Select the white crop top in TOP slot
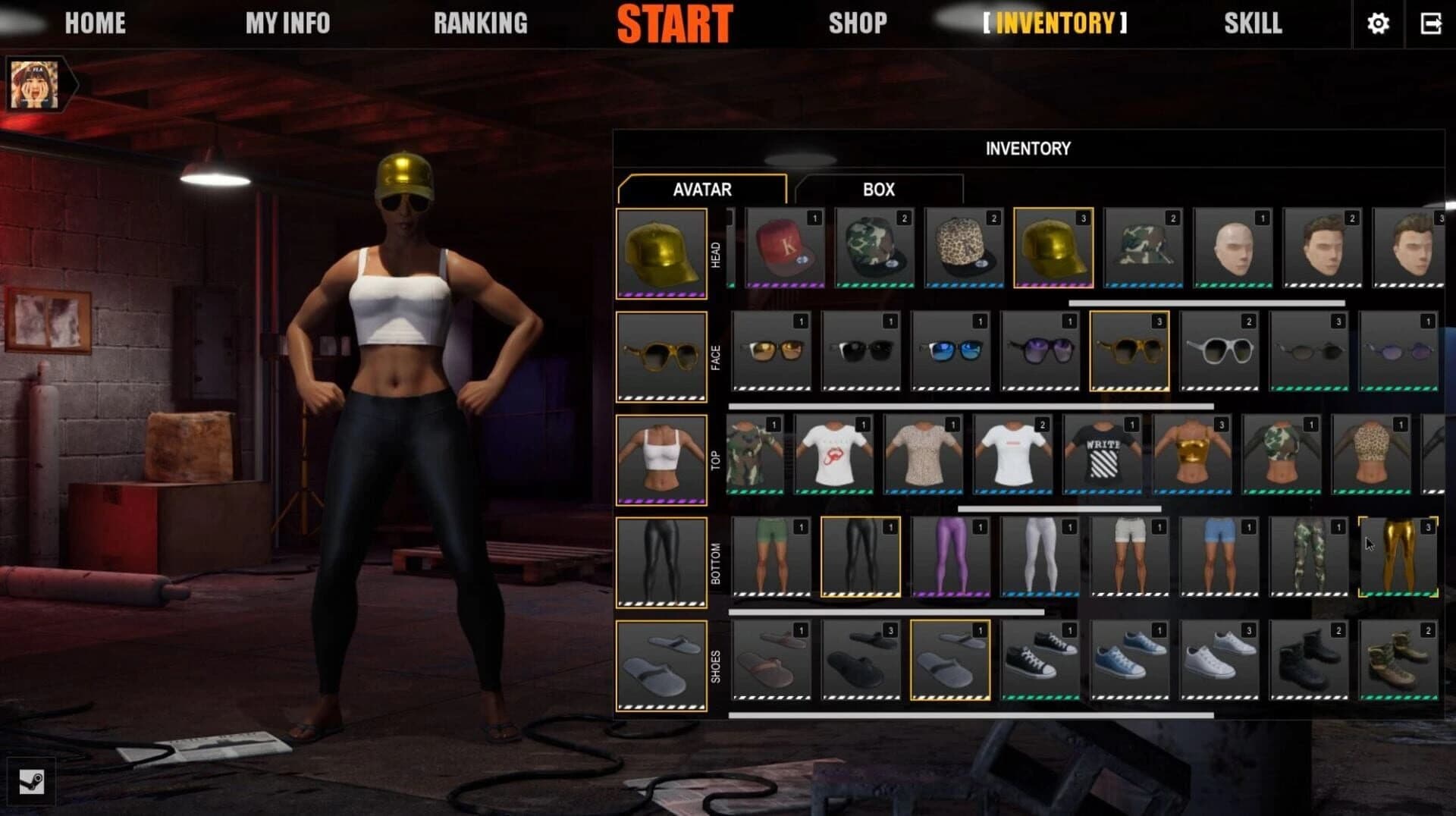The image size is (1456, 816). 661,455
